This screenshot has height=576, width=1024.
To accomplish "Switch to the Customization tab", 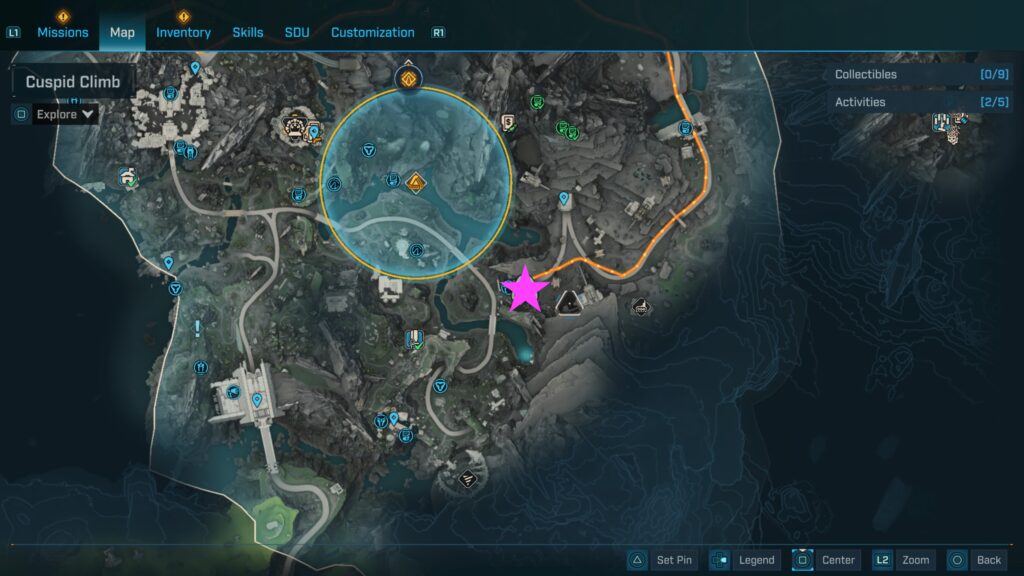I will [x=372, y=32].
